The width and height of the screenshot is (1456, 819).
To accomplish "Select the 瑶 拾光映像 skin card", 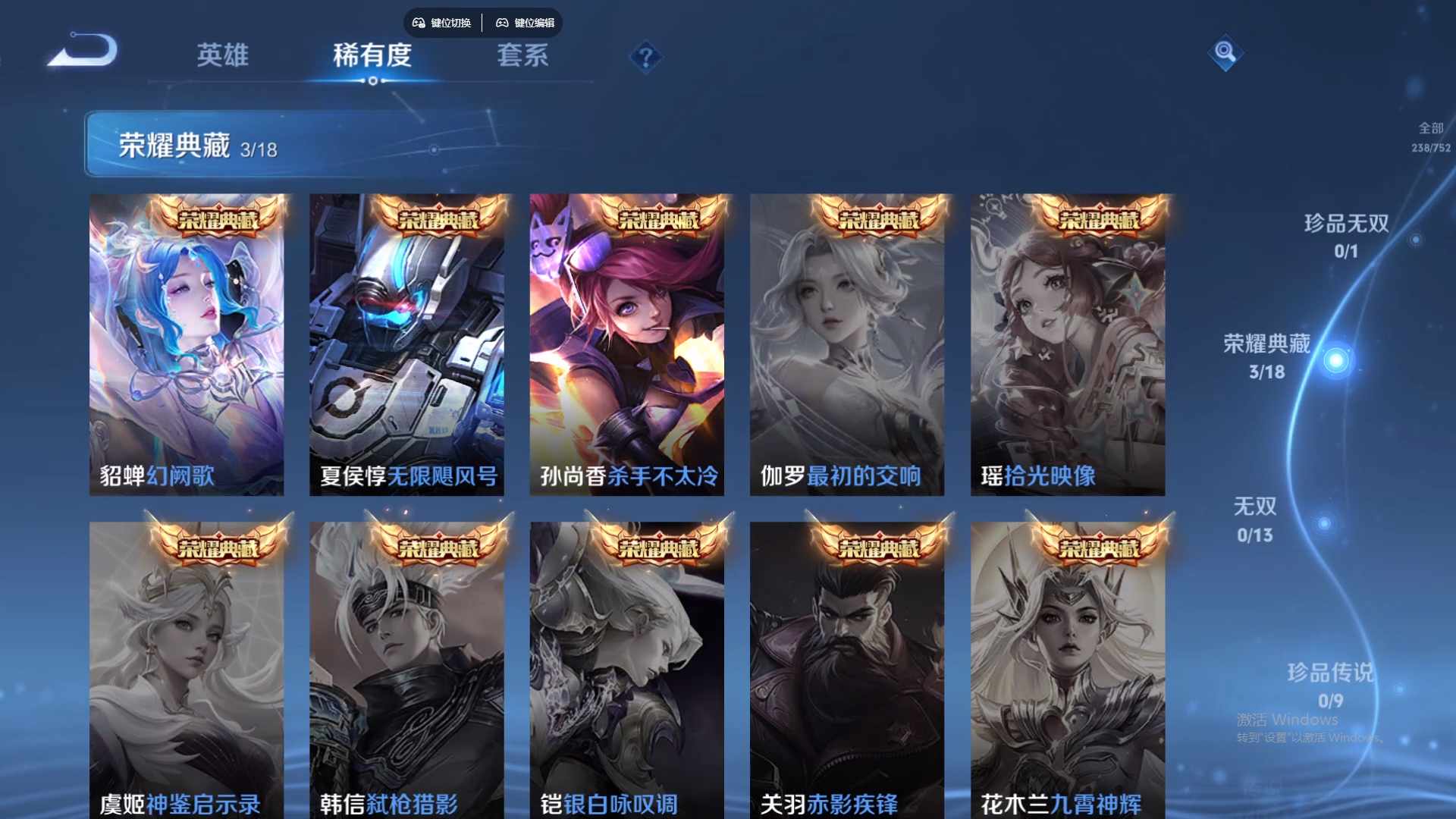I will coord(1068,345).
